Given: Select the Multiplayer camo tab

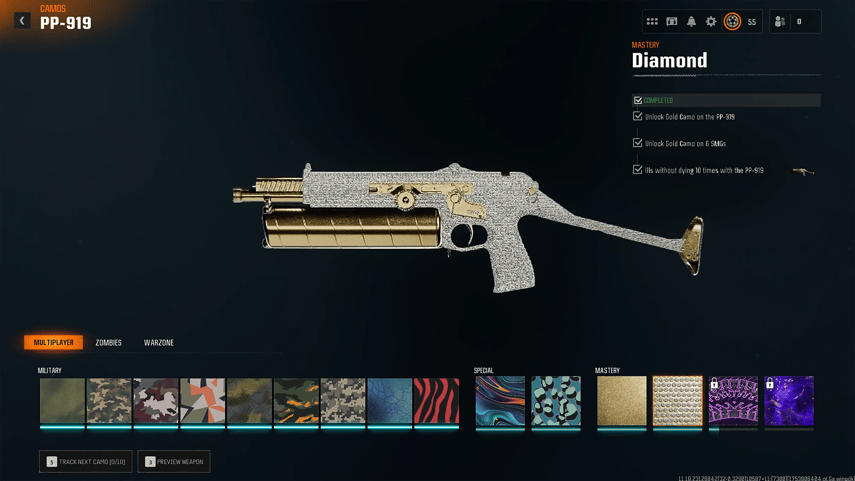Looking at the screenshot, I should 54,343.
